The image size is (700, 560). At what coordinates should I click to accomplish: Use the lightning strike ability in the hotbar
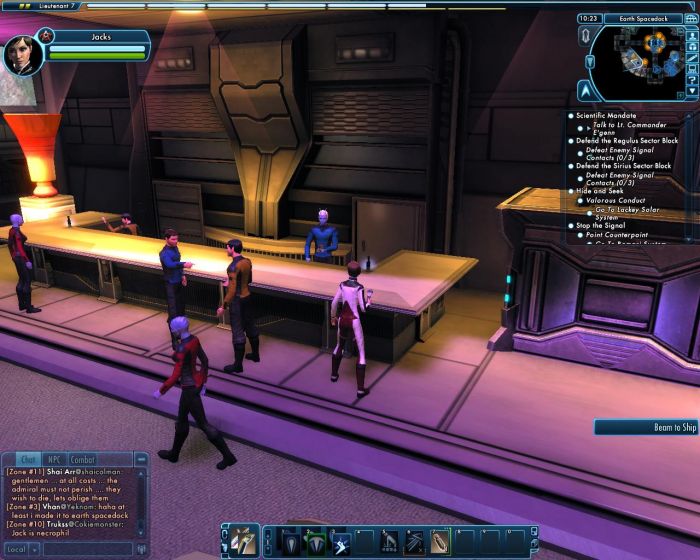coord(340,541)
